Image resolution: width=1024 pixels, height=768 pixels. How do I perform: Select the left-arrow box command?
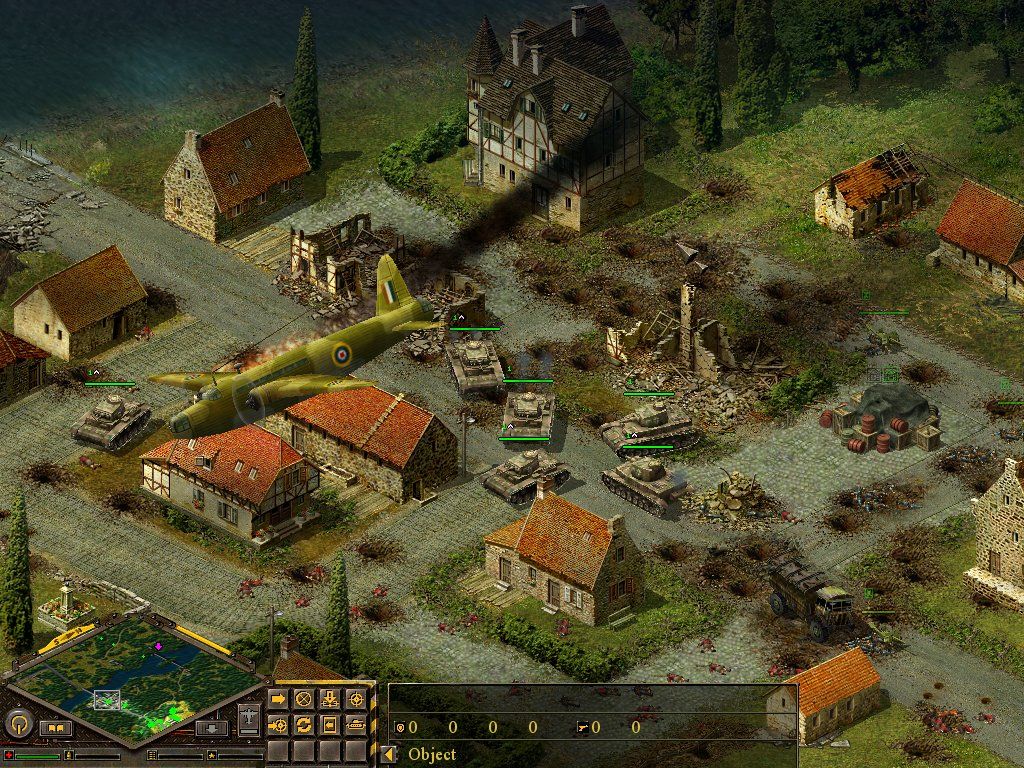[329, 723]
